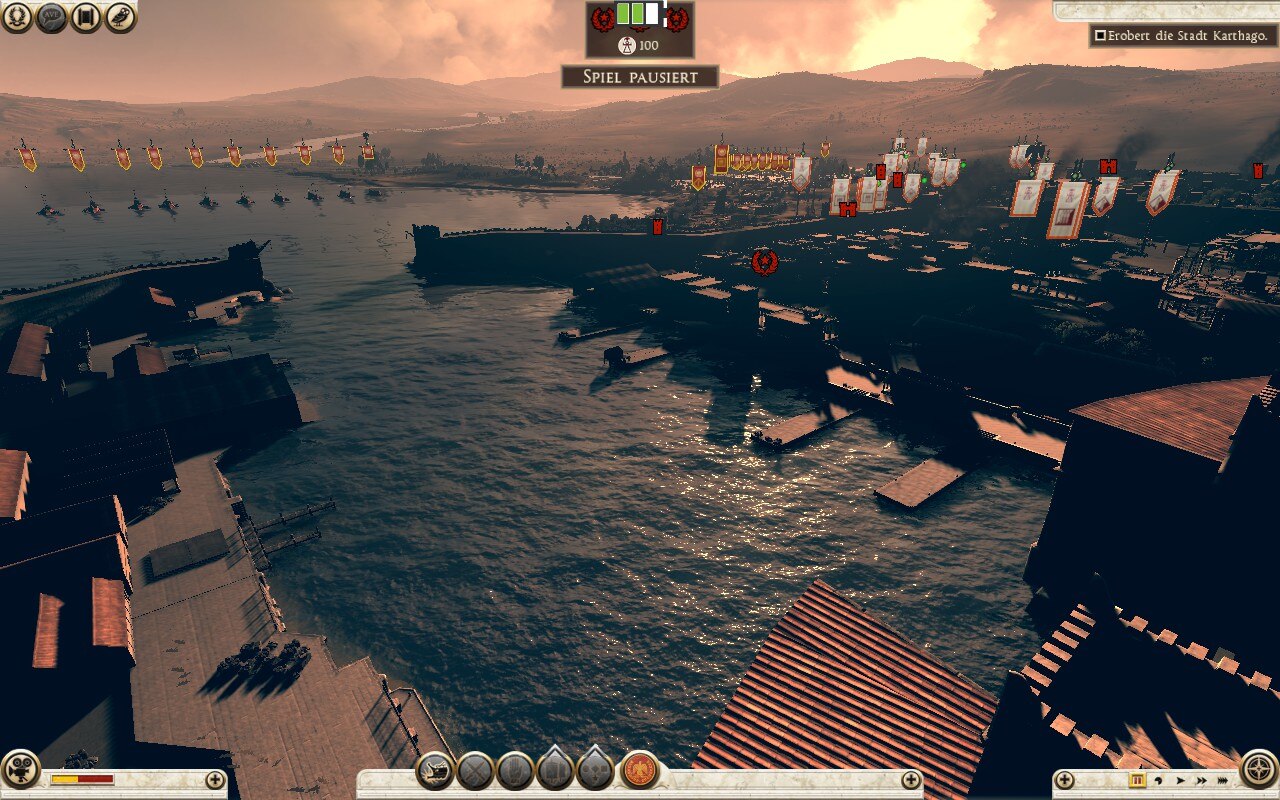
Task: Expand the bottom-left panel plus button
Action: coord(215,780)
